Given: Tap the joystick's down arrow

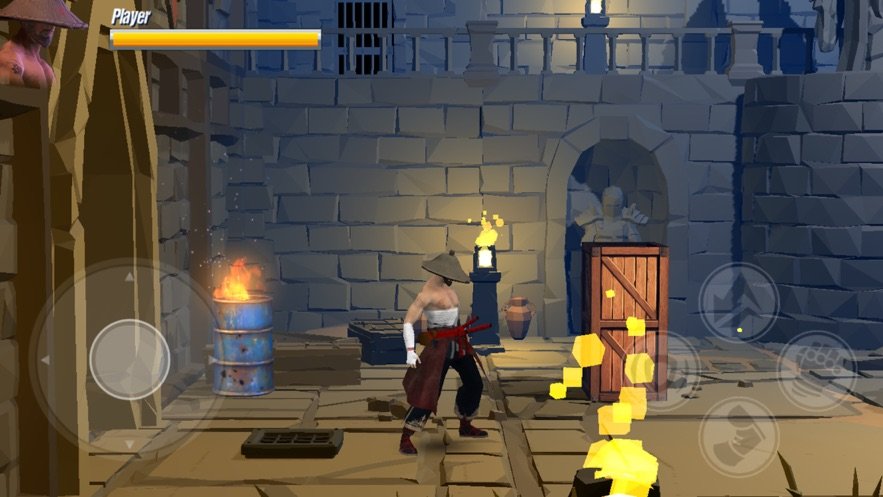Looking at the screenshot, I should 129,443.
